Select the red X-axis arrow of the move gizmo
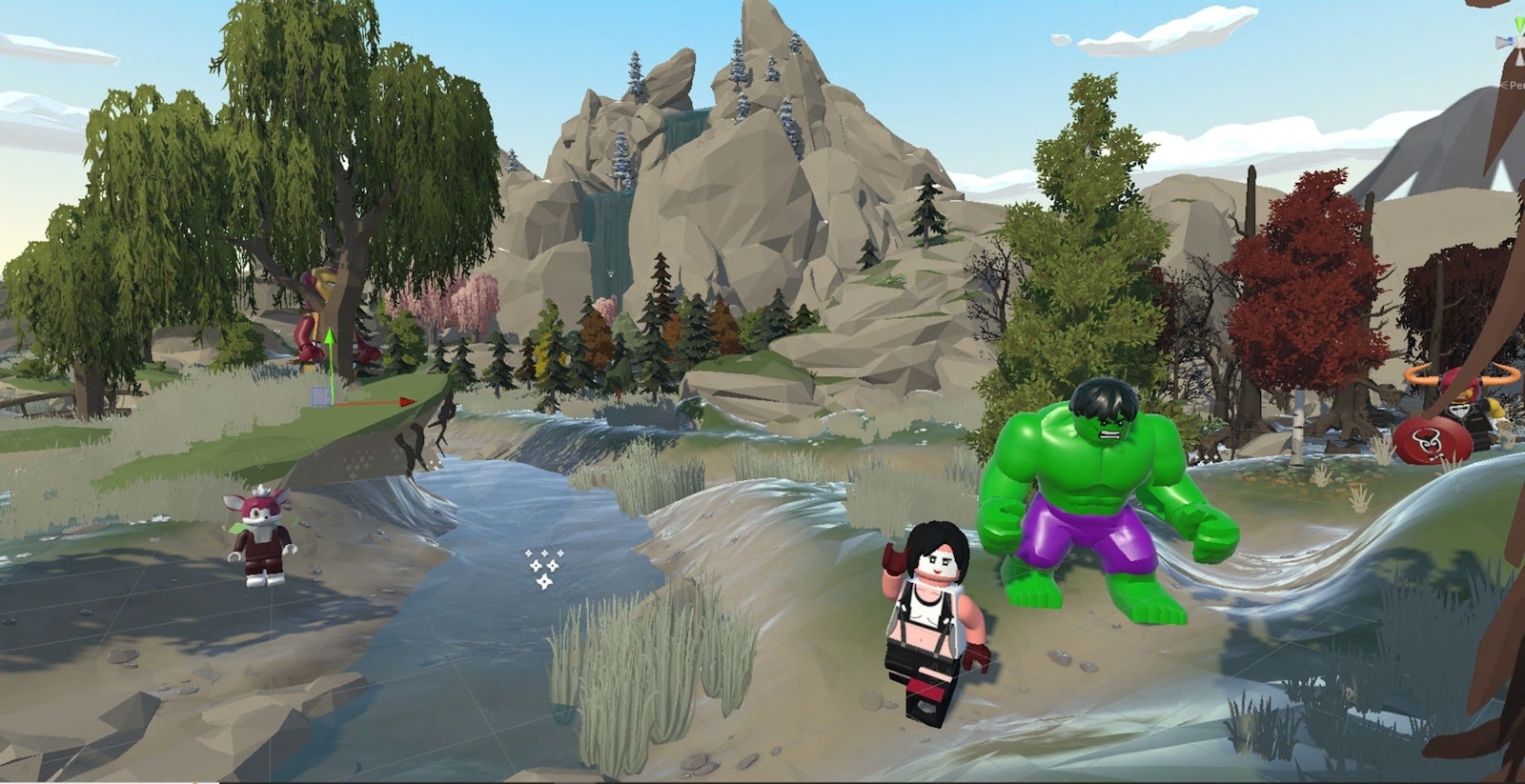 404,402
